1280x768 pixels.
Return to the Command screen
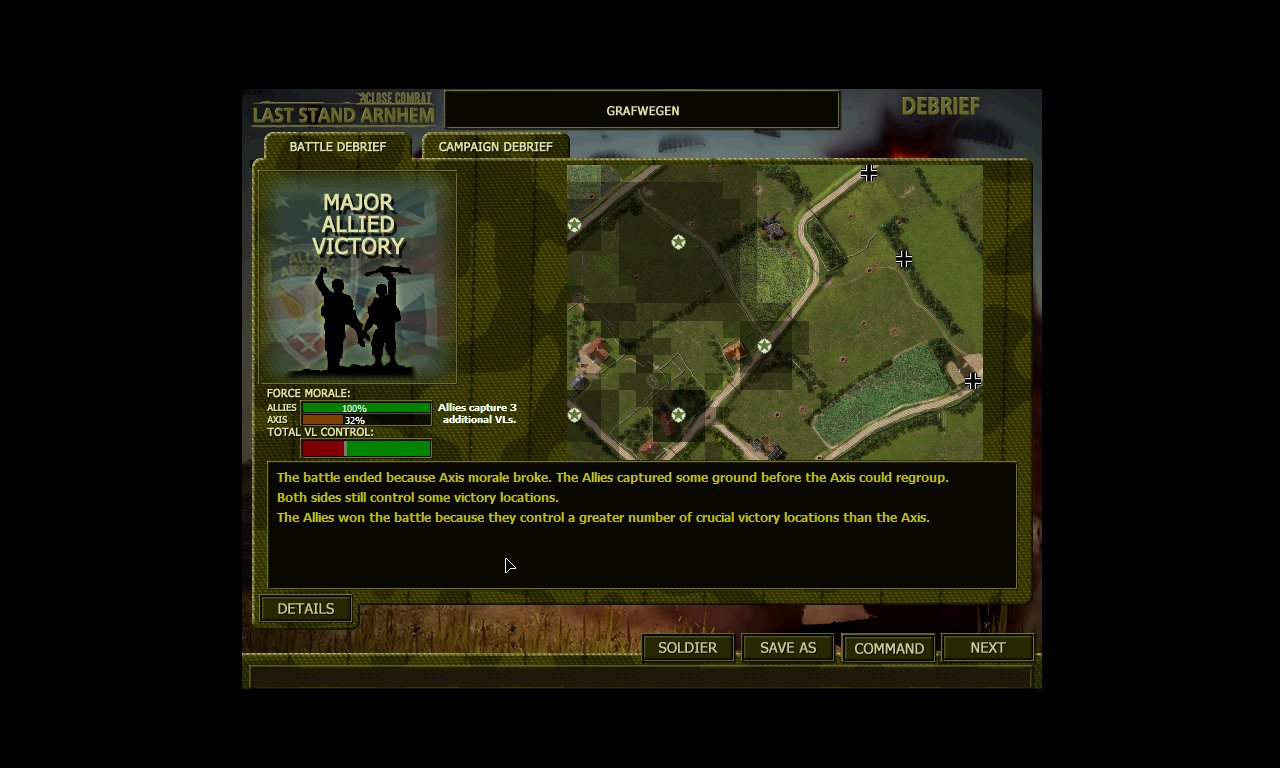click(888, 648)
